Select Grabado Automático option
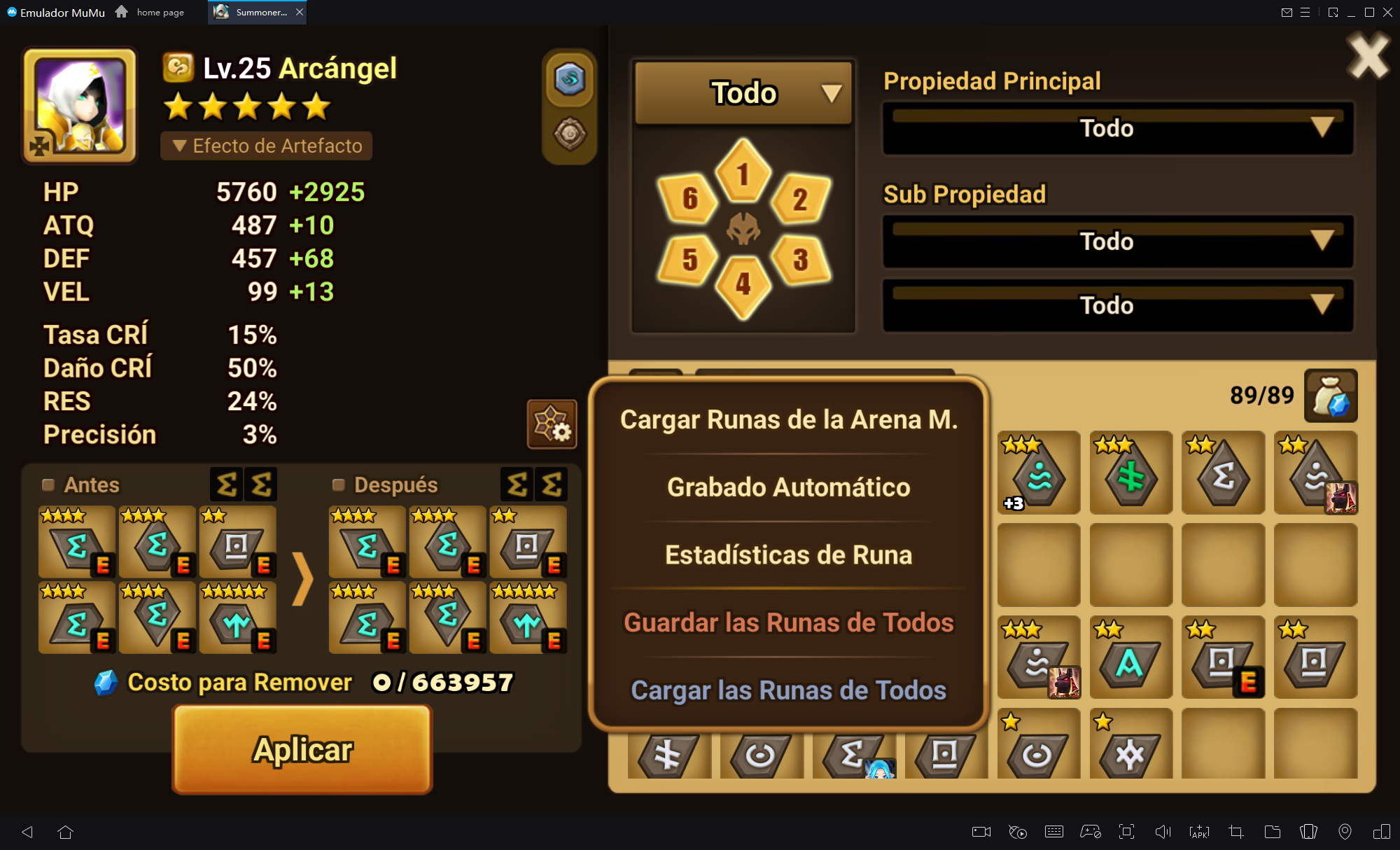The width and height of the screenshot is (1400, 850). (x=788, y=487)
